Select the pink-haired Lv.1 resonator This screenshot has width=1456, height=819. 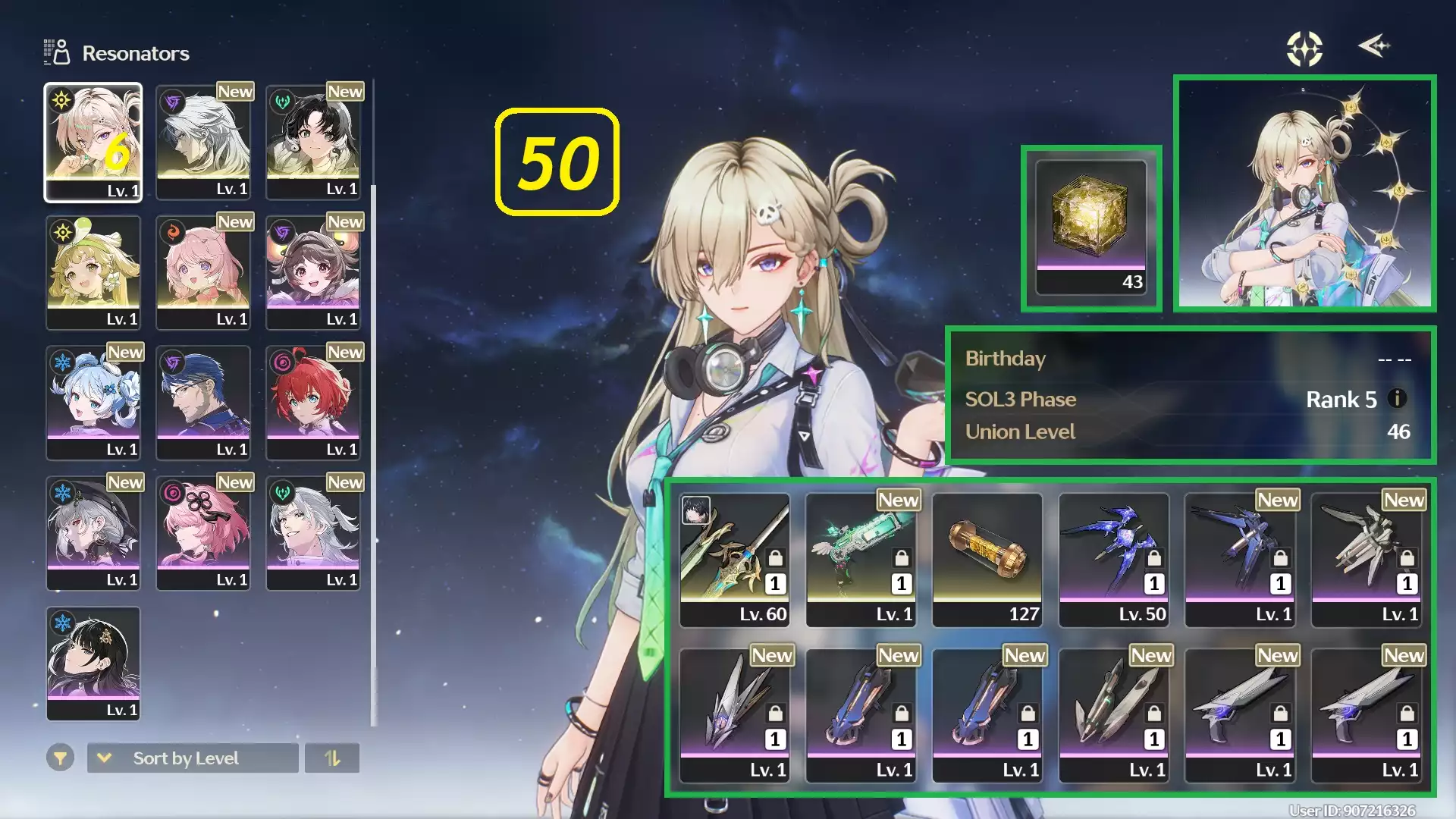pyautogui.click(x=203, y=272)
